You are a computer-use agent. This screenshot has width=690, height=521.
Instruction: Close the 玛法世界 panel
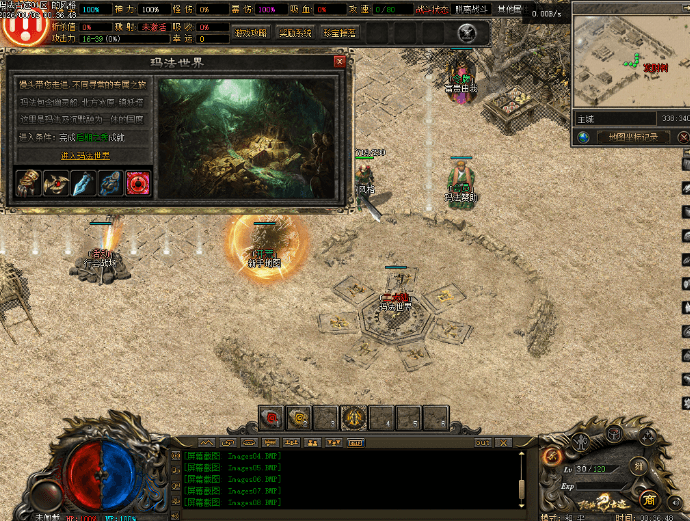(340, 61)
